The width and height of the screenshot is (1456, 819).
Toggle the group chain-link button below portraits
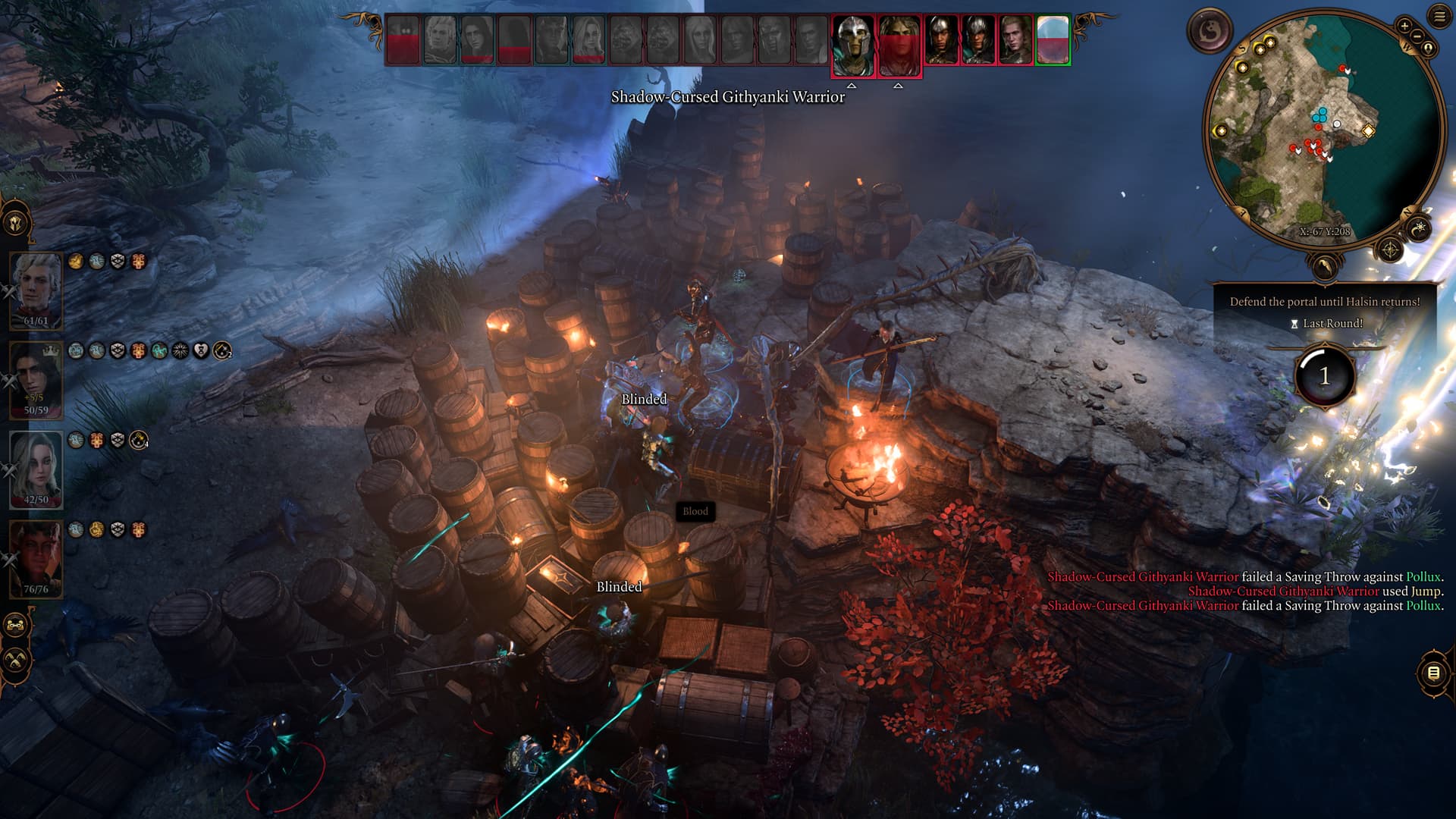(x=16, y=626)
